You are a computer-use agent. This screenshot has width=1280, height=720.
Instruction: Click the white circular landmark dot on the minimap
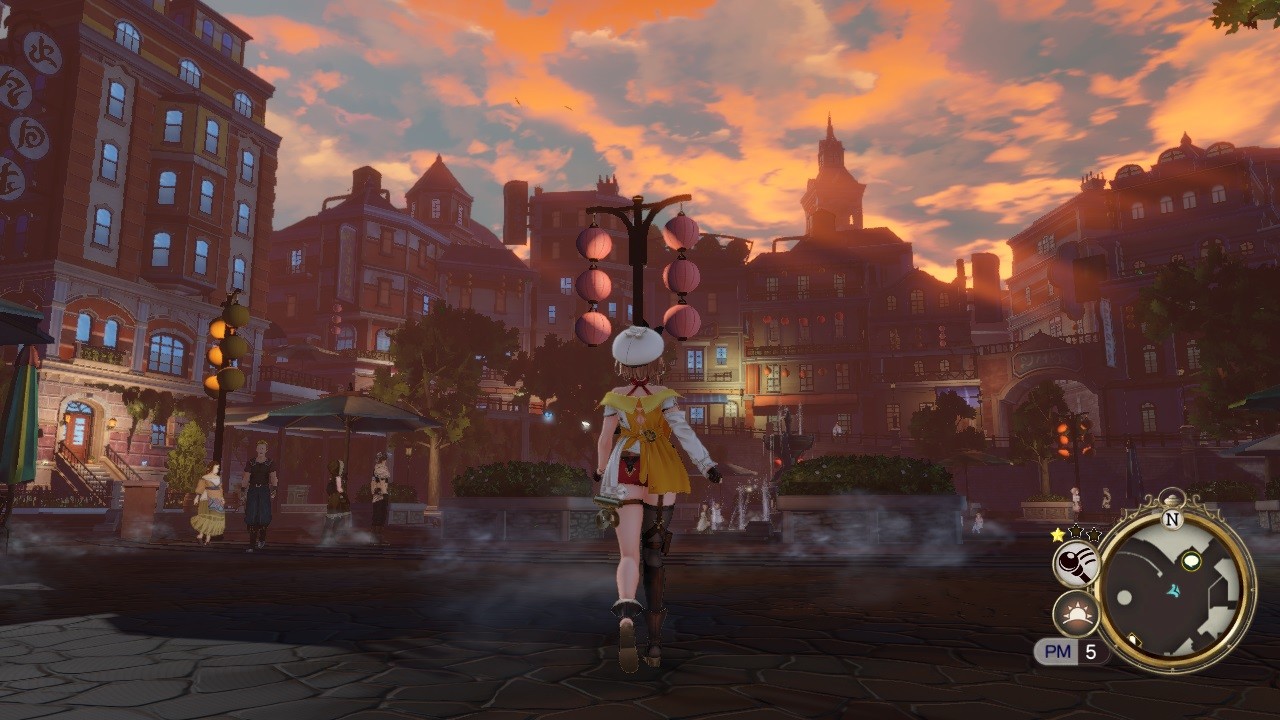point(1124,598)
